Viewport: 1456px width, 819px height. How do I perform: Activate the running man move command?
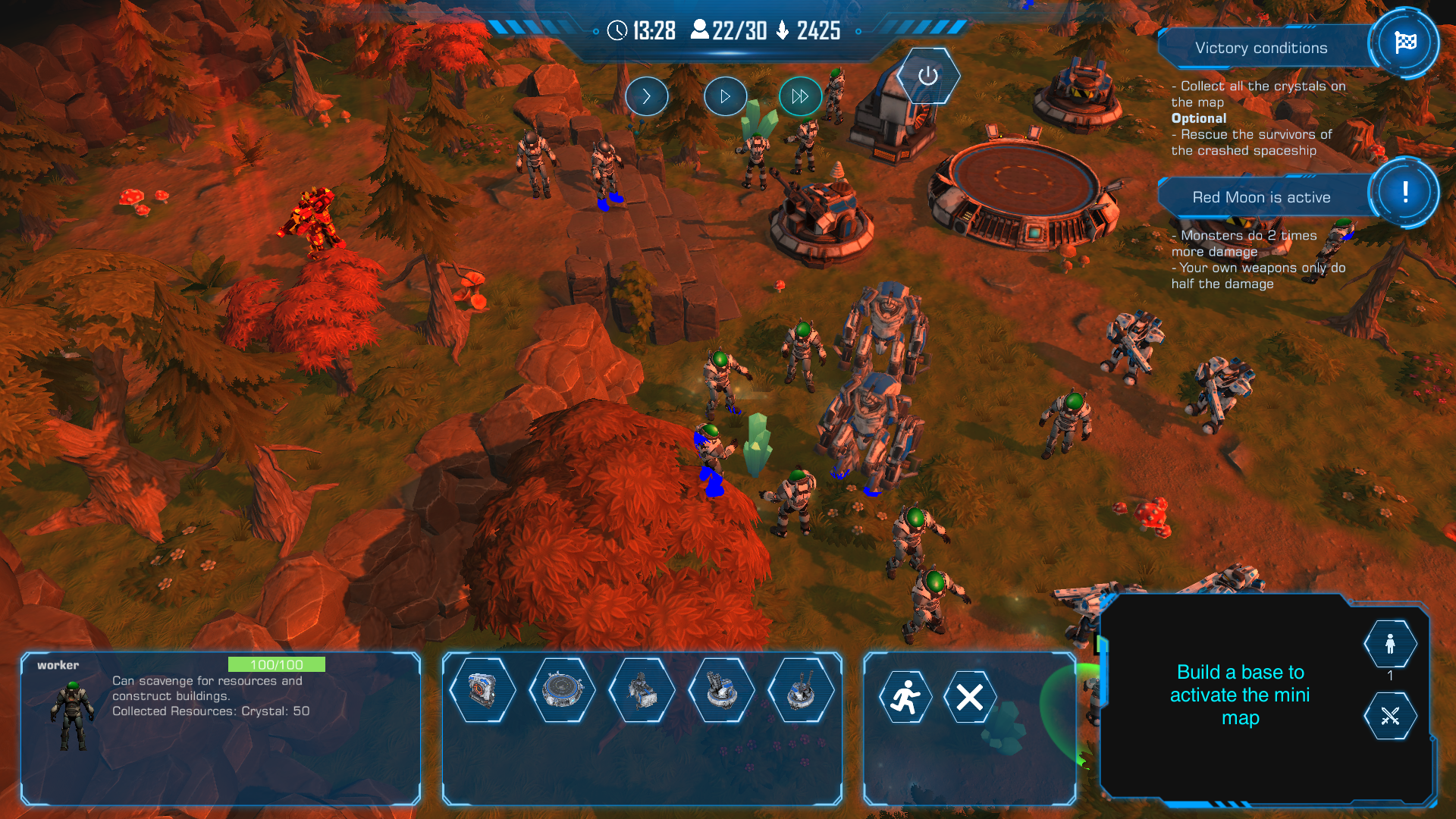905,697
